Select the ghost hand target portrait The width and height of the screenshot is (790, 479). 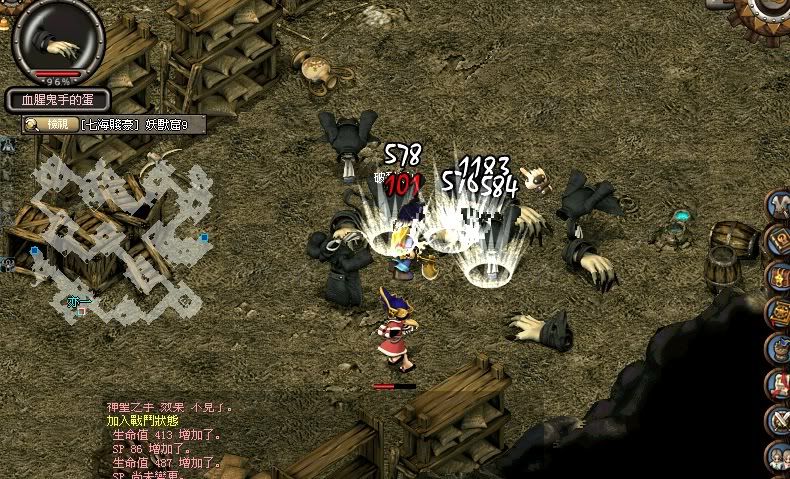point(60,40)
